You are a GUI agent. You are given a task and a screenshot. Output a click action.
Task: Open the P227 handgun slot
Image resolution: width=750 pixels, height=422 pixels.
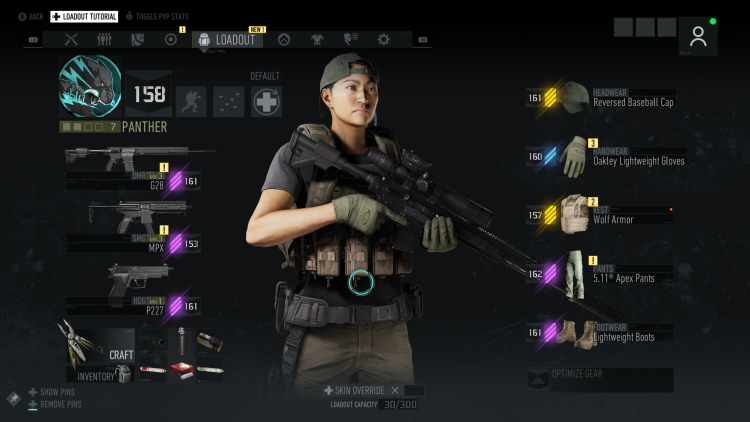pyautogui.click(x=138, y=280)
